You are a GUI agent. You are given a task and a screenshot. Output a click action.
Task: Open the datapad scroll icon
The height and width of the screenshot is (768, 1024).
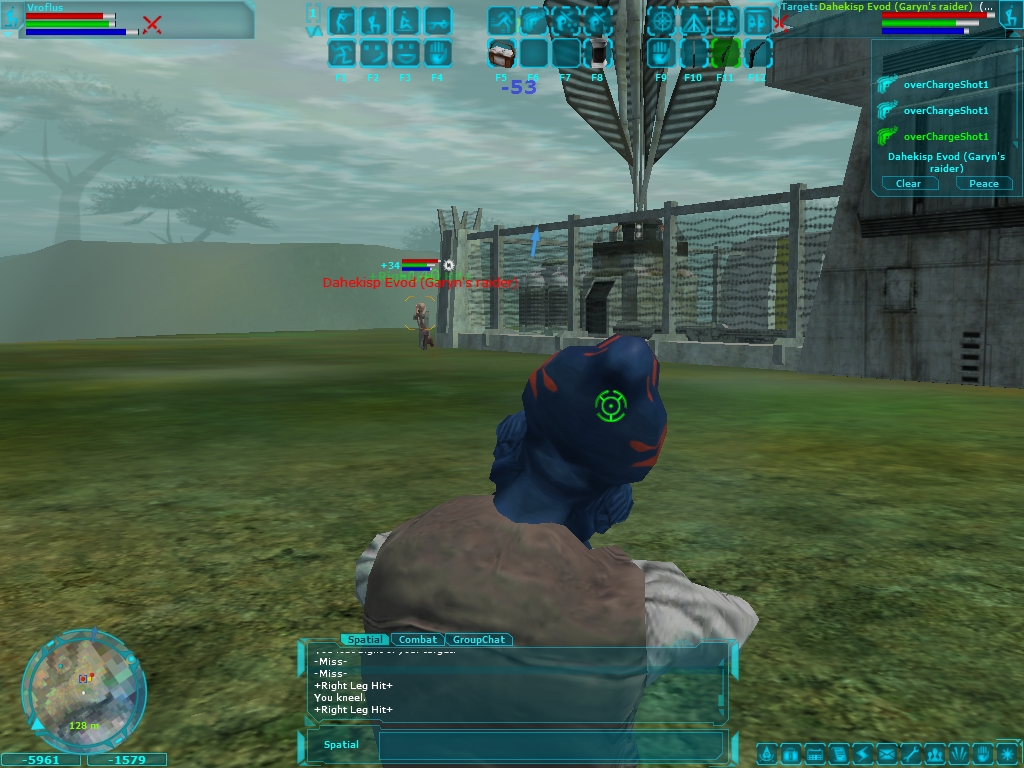[838, 753]
